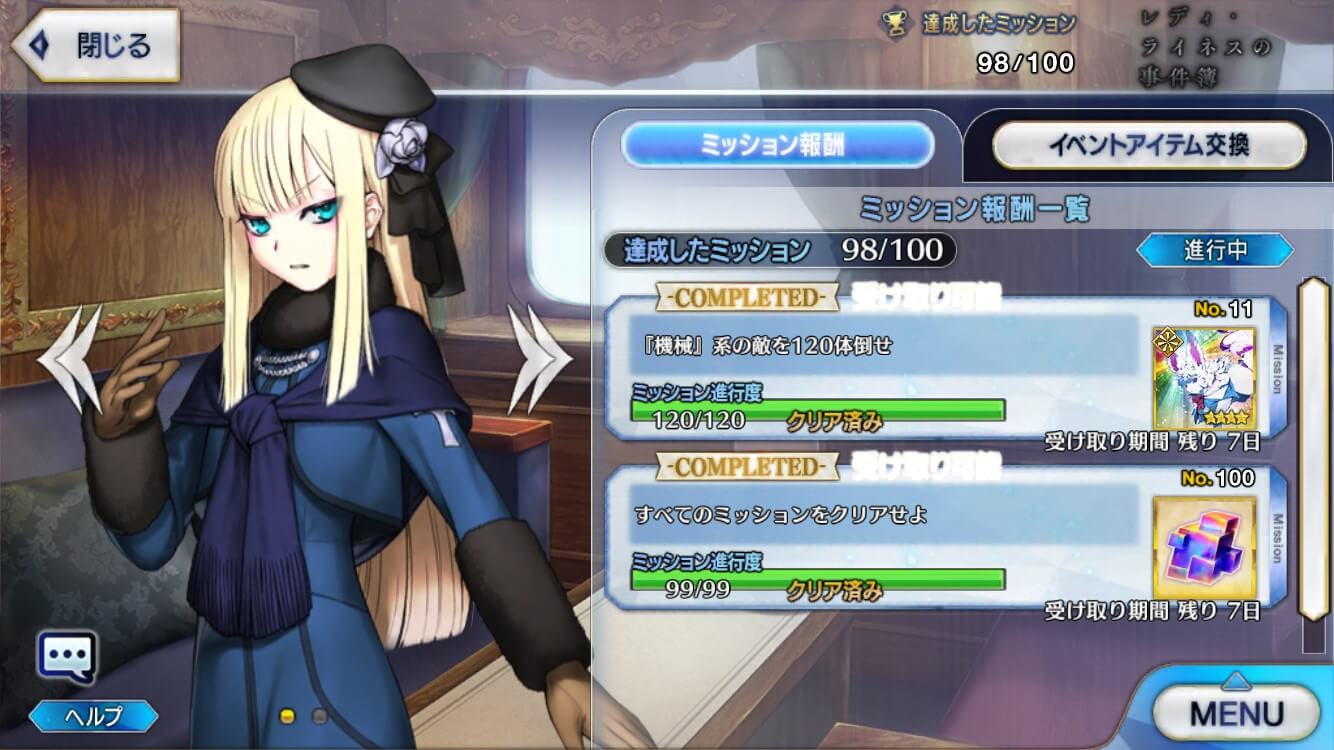Toggle the 進行中 filter button

[x=1215, y=250]
